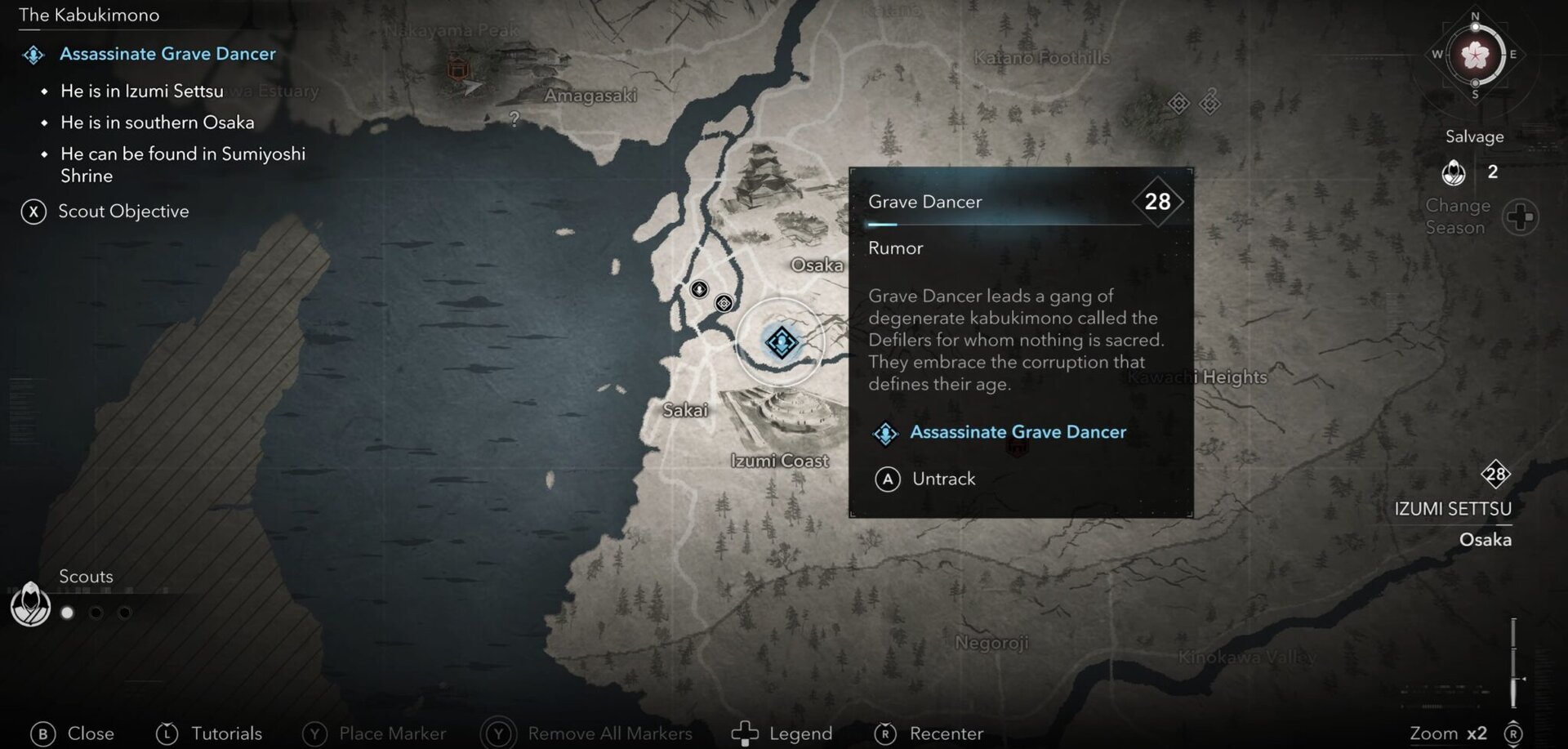Image resolution: width=1568 pixels, height=749 pixels.
Task: Select the tracked quest marker on the Osaka map
Action: 781,342
